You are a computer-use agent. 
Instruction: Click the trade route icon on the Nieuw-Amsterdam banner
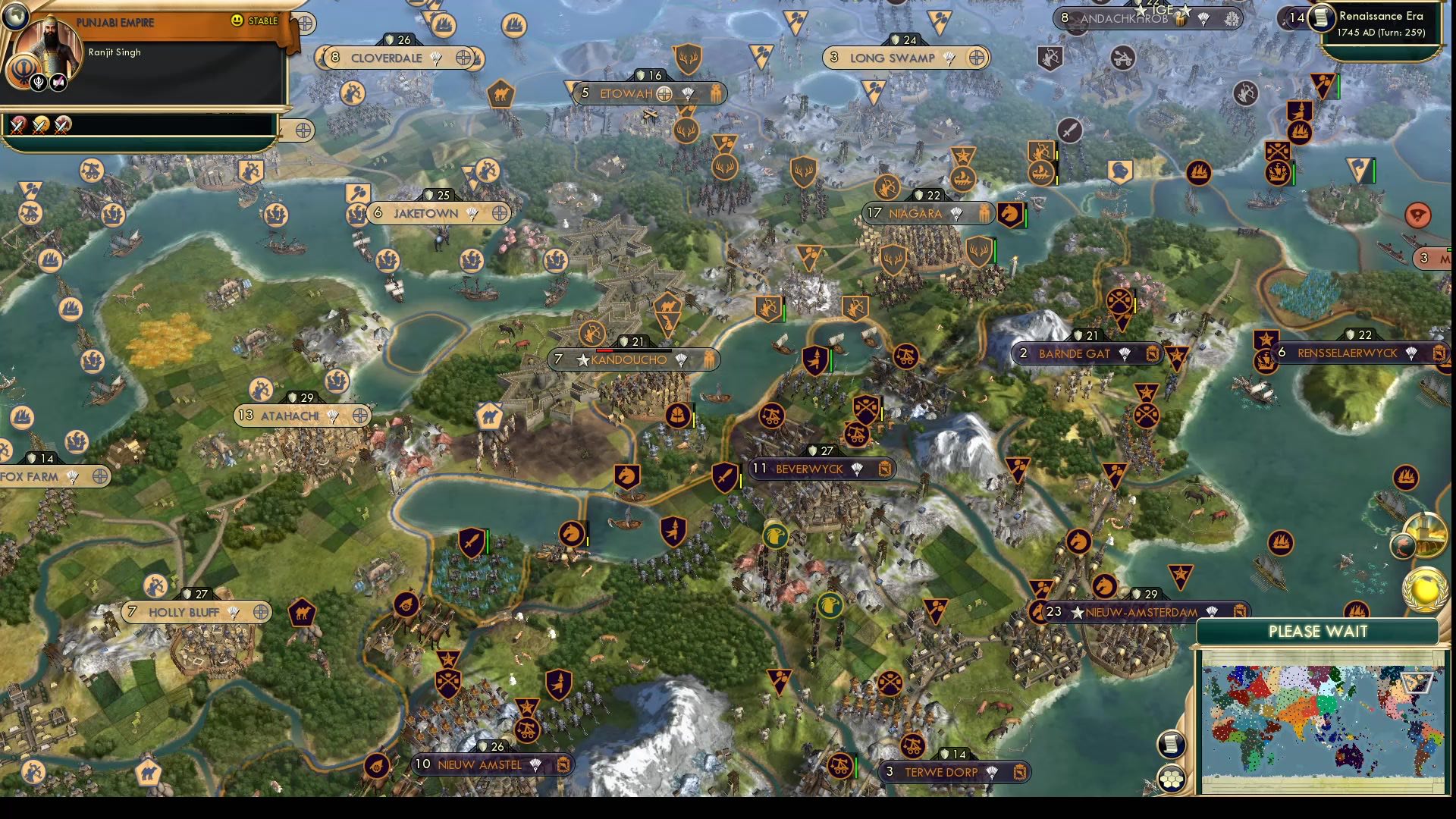(x=1241, y=611)
